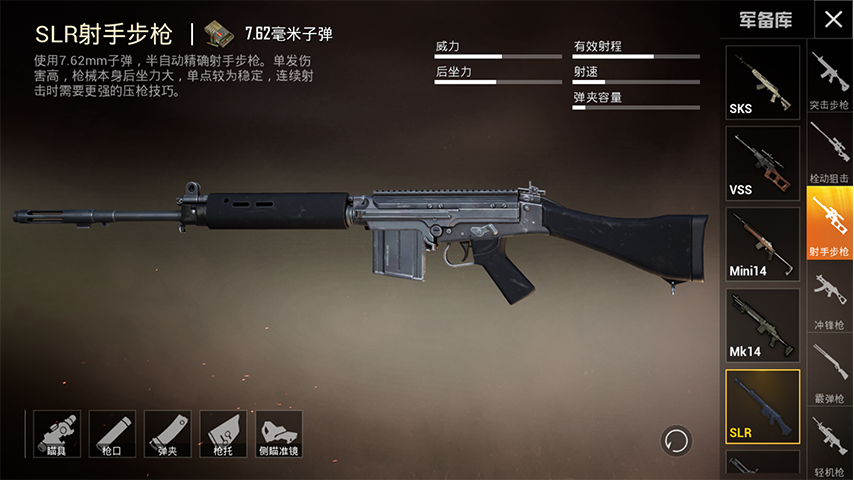
Task: Click the highlighted SLR weapon tile
Action: (x=762, y=406)
